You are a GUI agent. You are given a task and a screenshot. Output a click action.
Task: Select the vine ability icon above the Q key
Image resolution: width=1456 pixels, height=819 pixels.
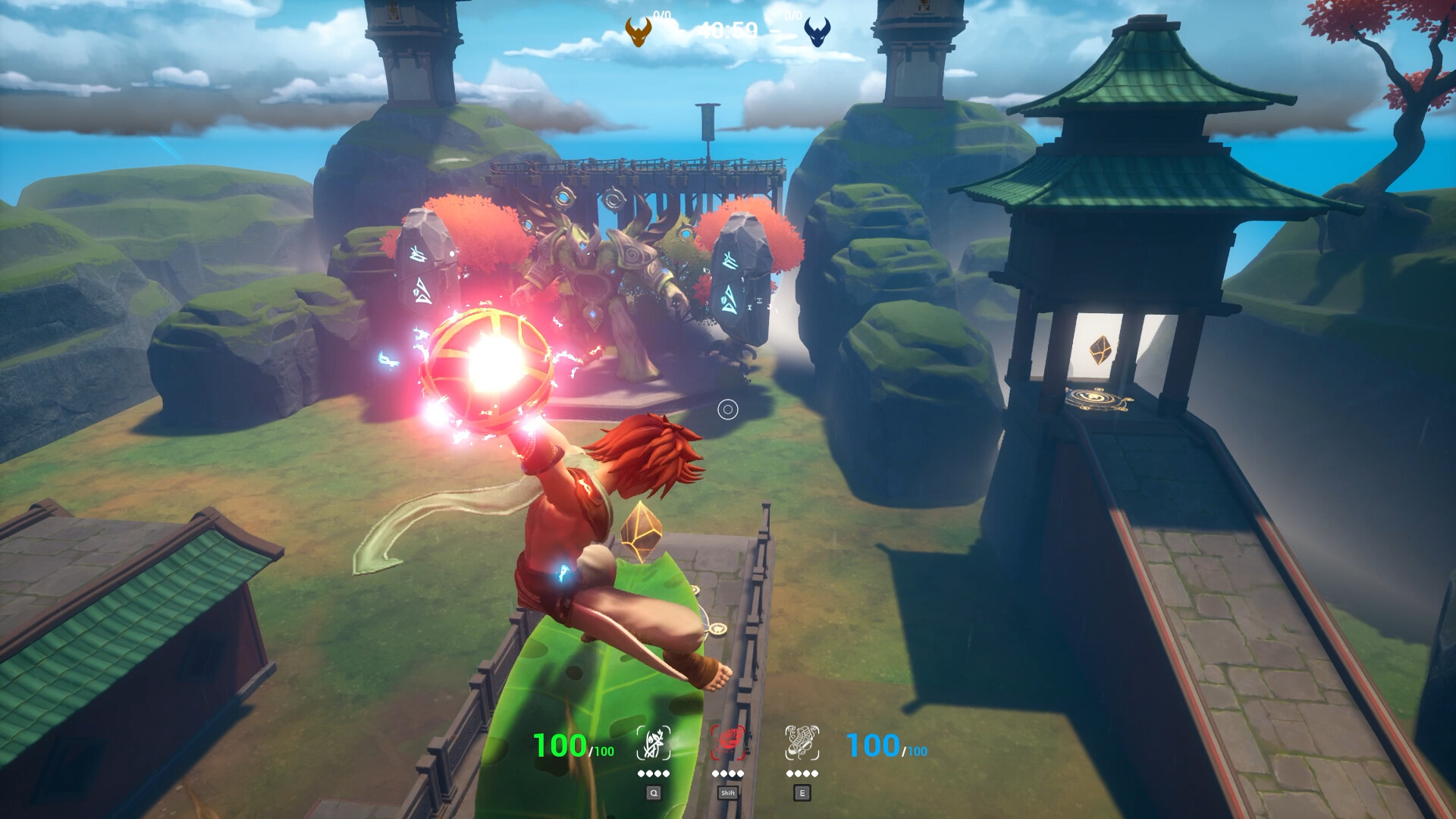[x=655, y=741]
